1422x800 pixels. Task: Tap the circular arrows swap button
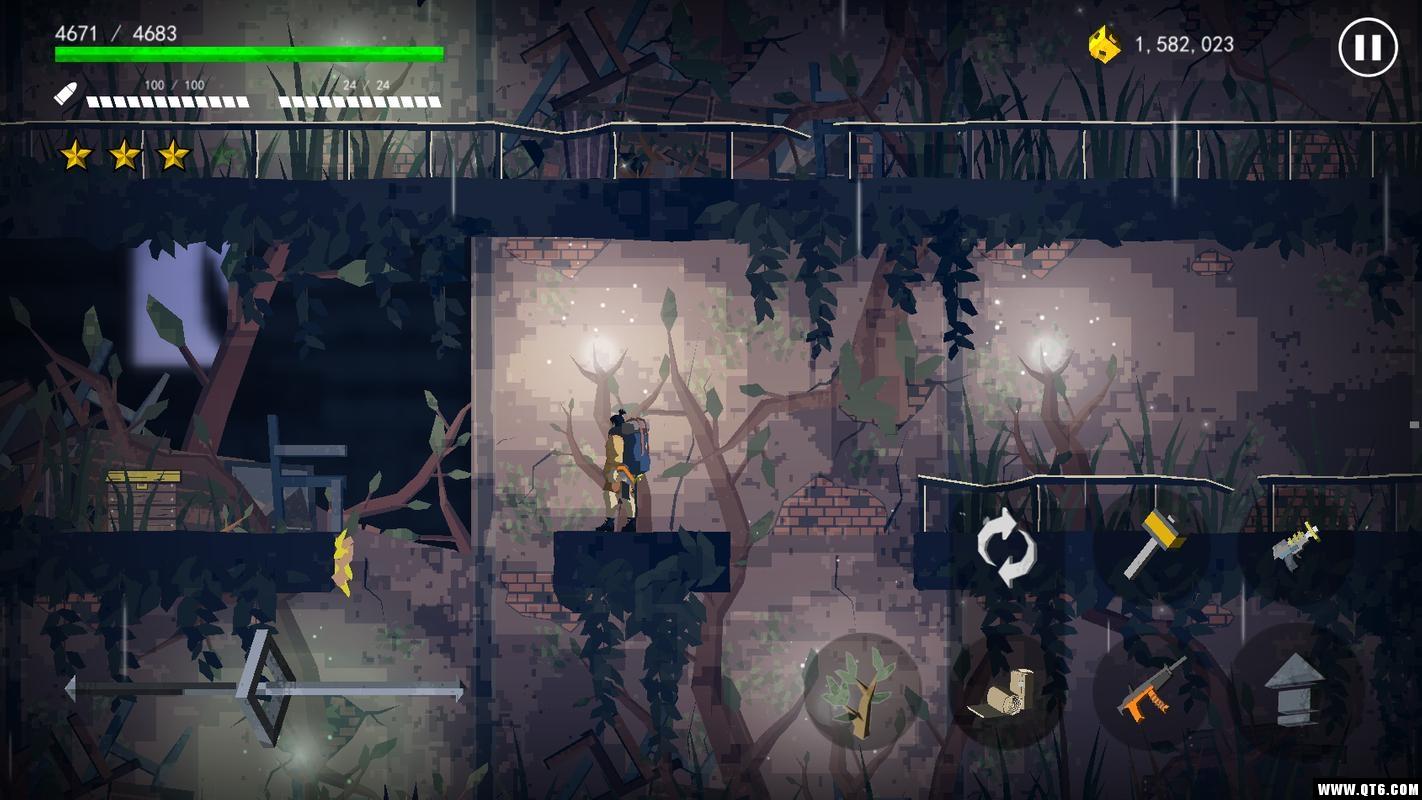(1005, 547)
